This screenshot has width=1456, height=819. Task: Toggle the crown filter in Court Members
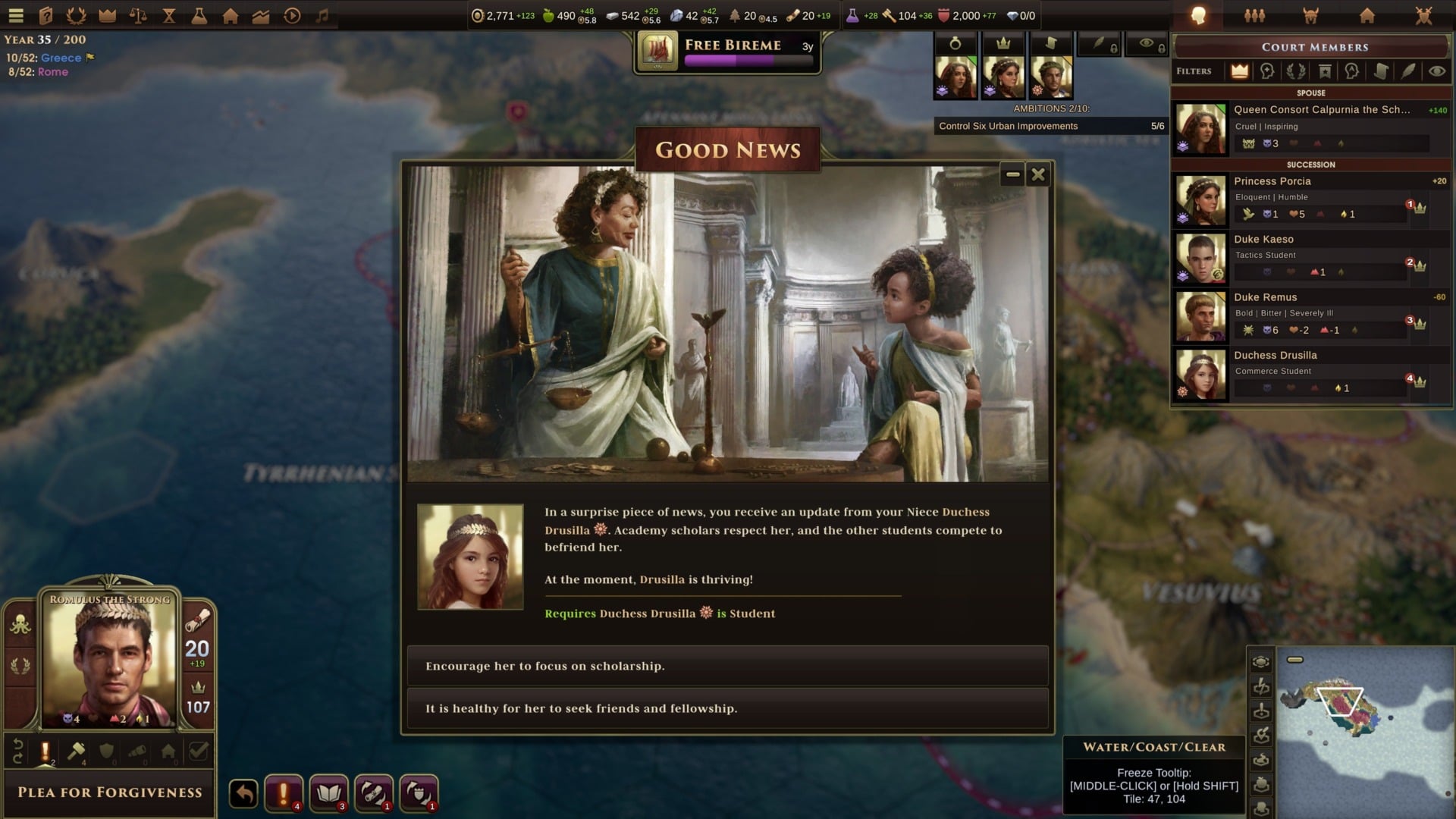[x=1239, y=71]
